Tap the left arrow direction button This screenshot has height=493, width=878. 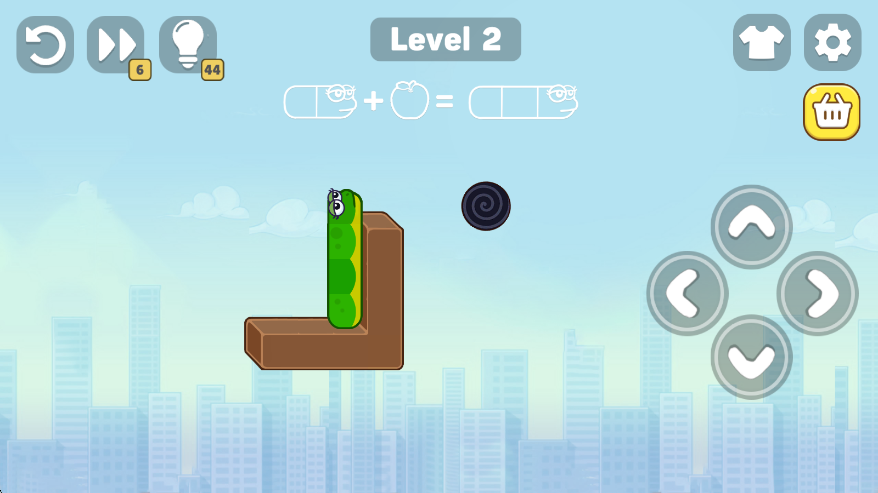click(x=688, y=293)
